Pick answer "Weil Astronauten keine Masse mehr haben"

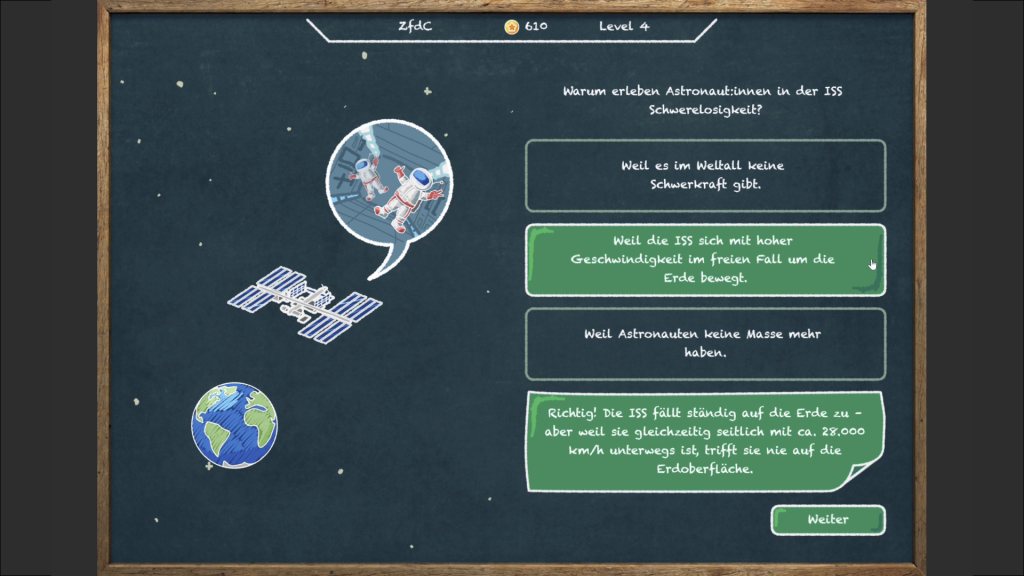pos(705,343)
